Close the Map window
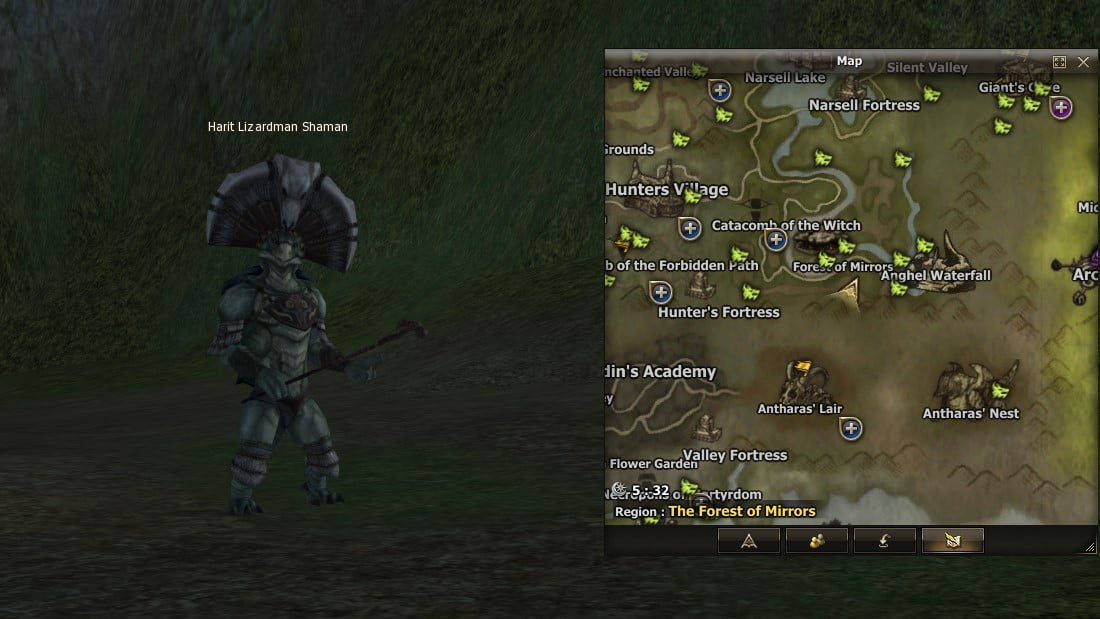 pyautogui.click(x=1084, y=62)
